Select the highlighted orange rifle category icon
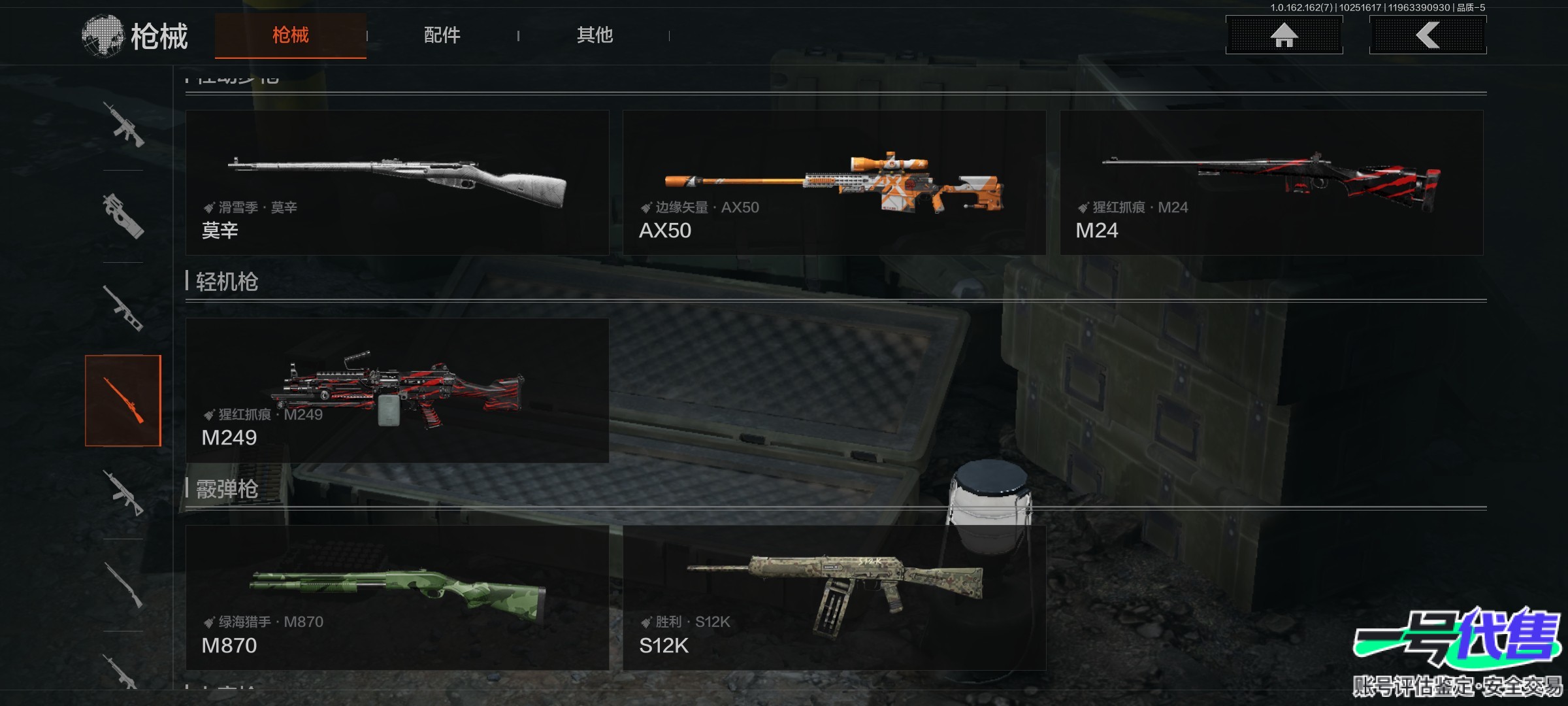Screen dimensions: 1568x706 click(x=123, y=401)
